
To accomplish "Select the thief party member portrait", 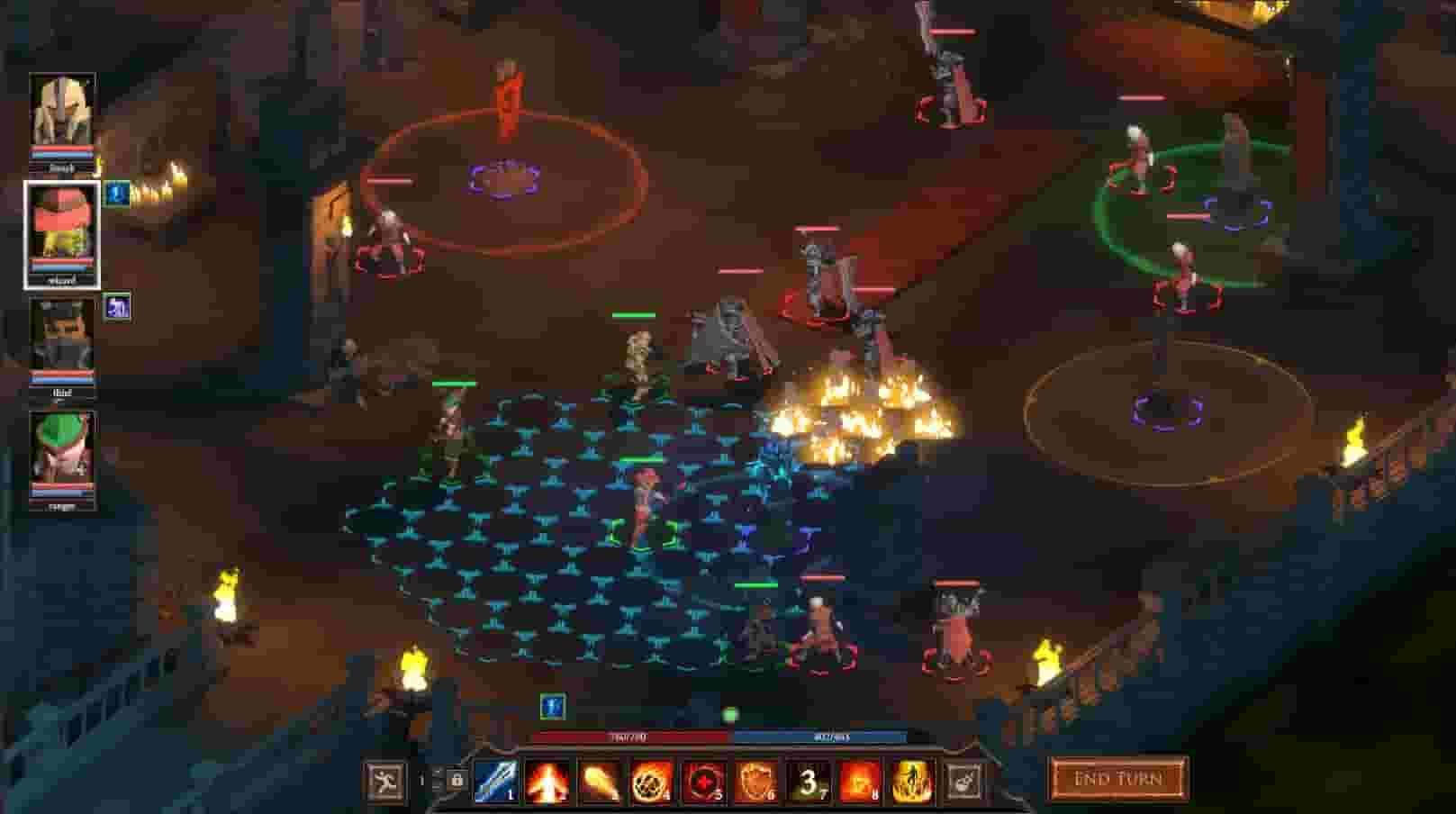I will pos(61,347).
